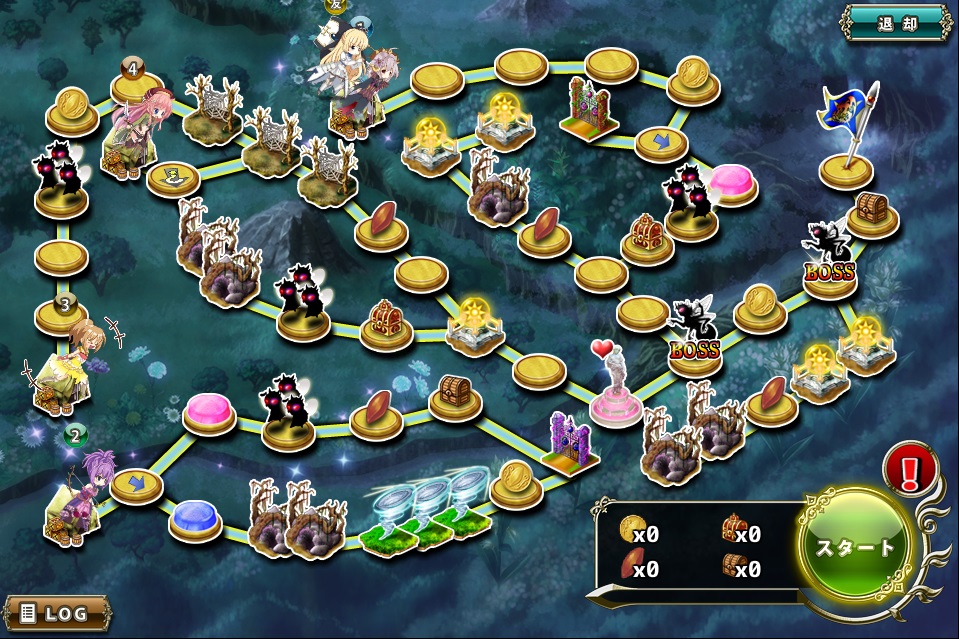Viewport: 960px width, 639px height.
Task: Start the stage with the green スタート button
Action: [857, 547]
